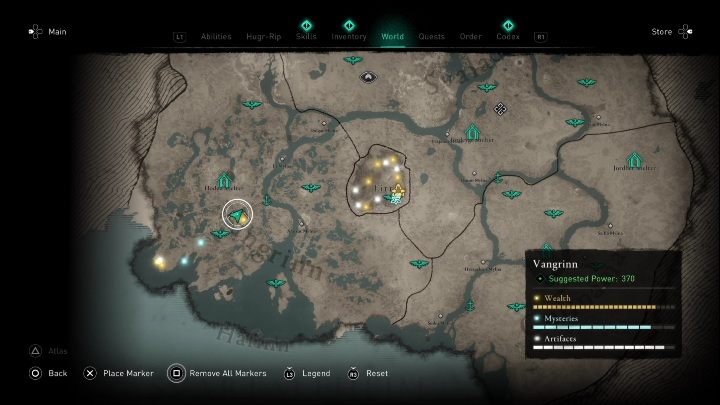Go to the Skills tab
The width and height of the screenshot is (720, 405).
tap(307, 37)
